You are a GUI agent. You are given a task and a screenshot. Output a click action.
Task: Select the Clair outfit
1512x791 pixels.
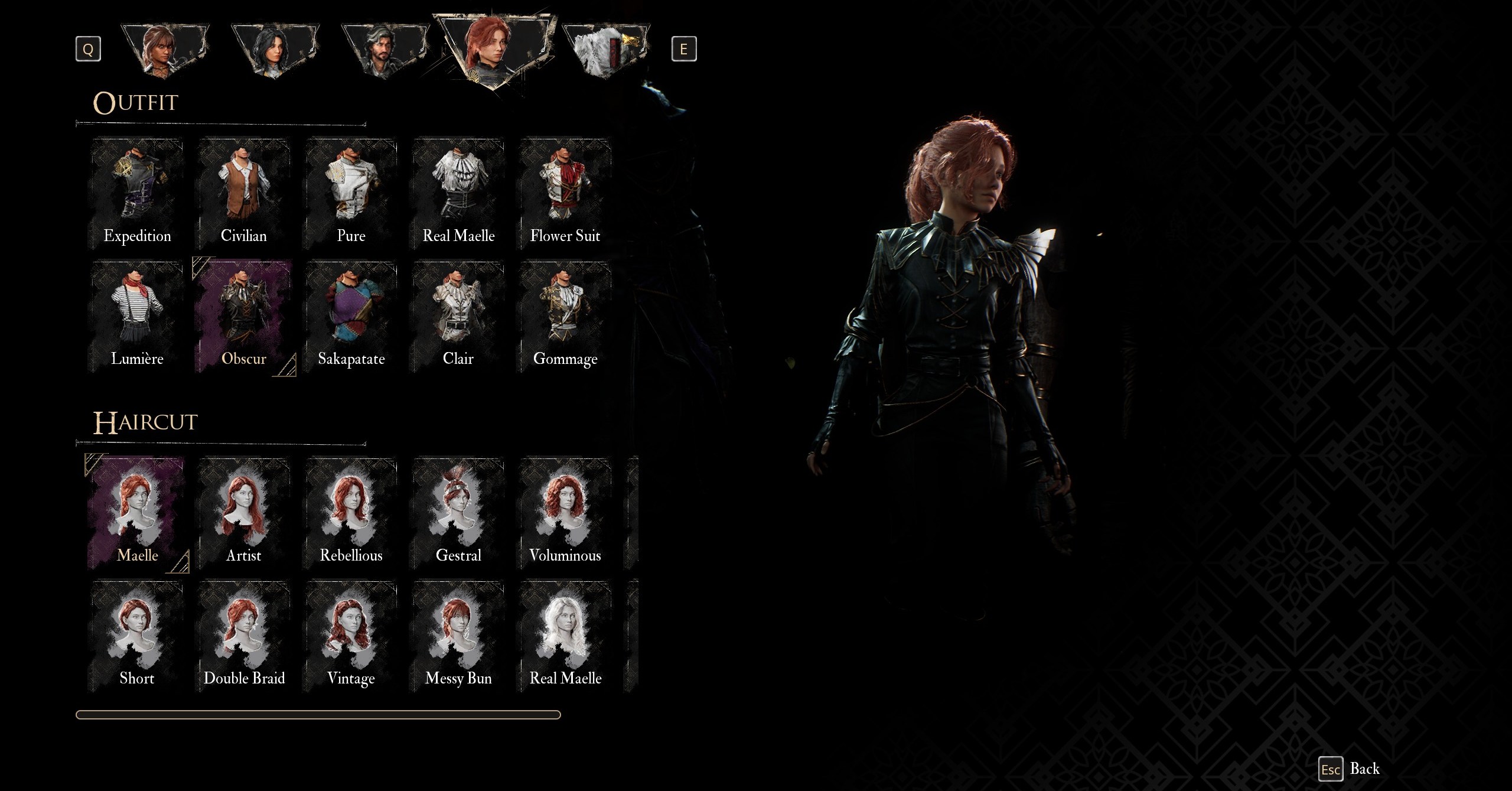pyautogui.click(x=458, y=317)
